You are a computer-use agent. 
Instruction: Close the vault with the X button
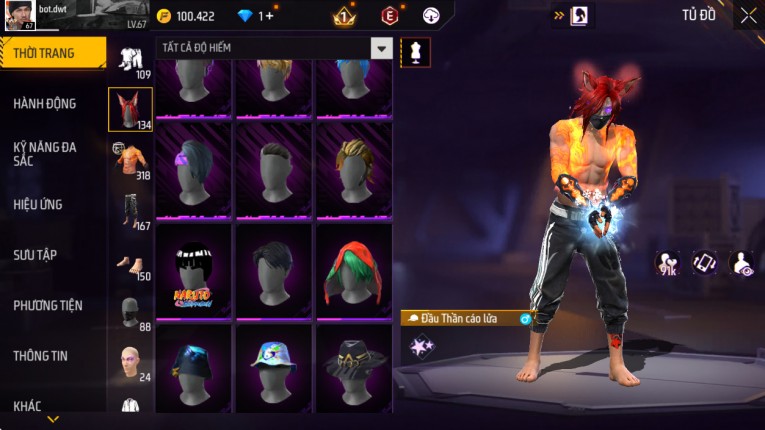748,15
